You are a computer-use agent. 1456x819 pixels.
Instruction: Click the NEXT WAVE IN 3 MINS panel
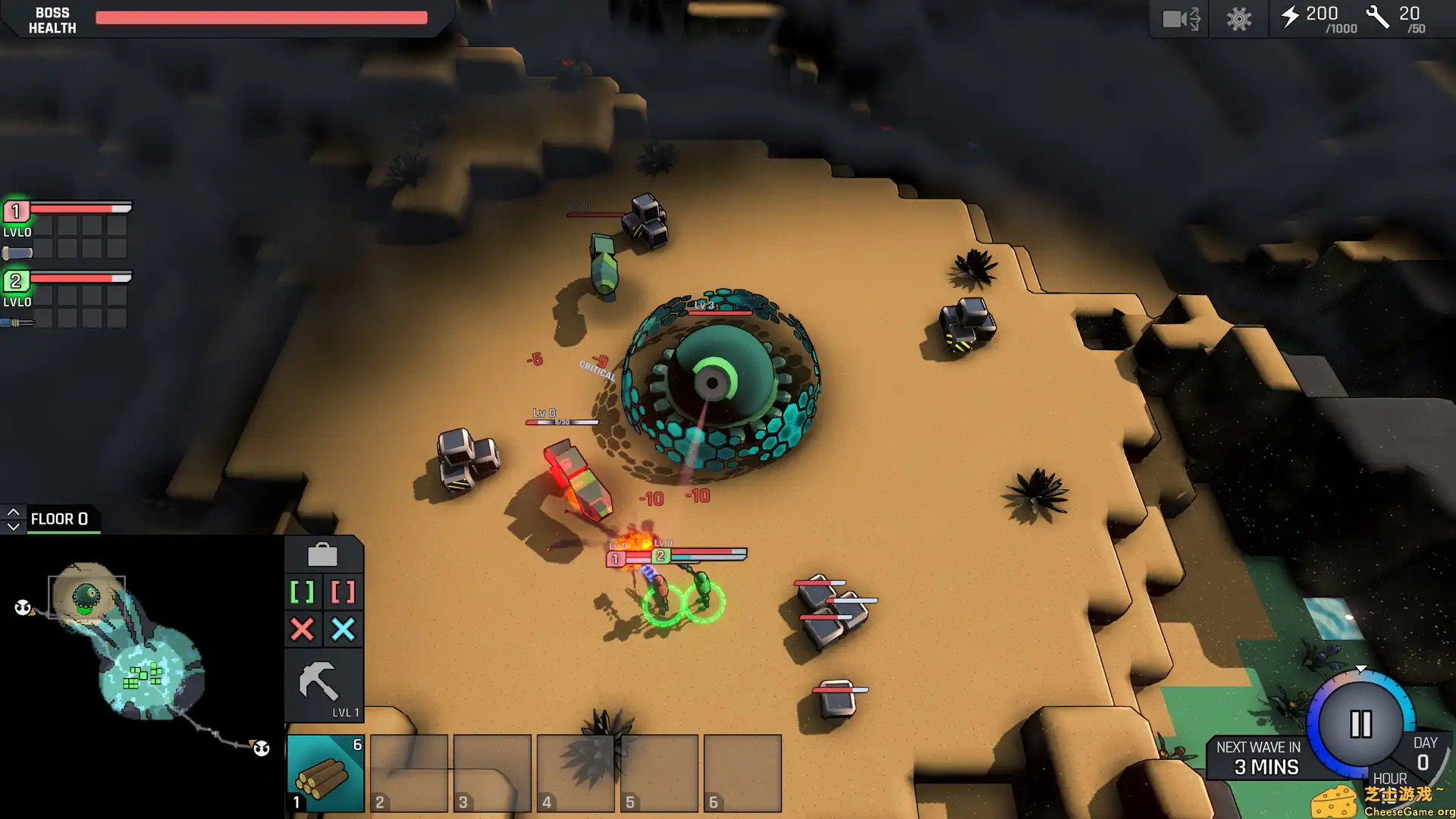[x=1259, y=756]
